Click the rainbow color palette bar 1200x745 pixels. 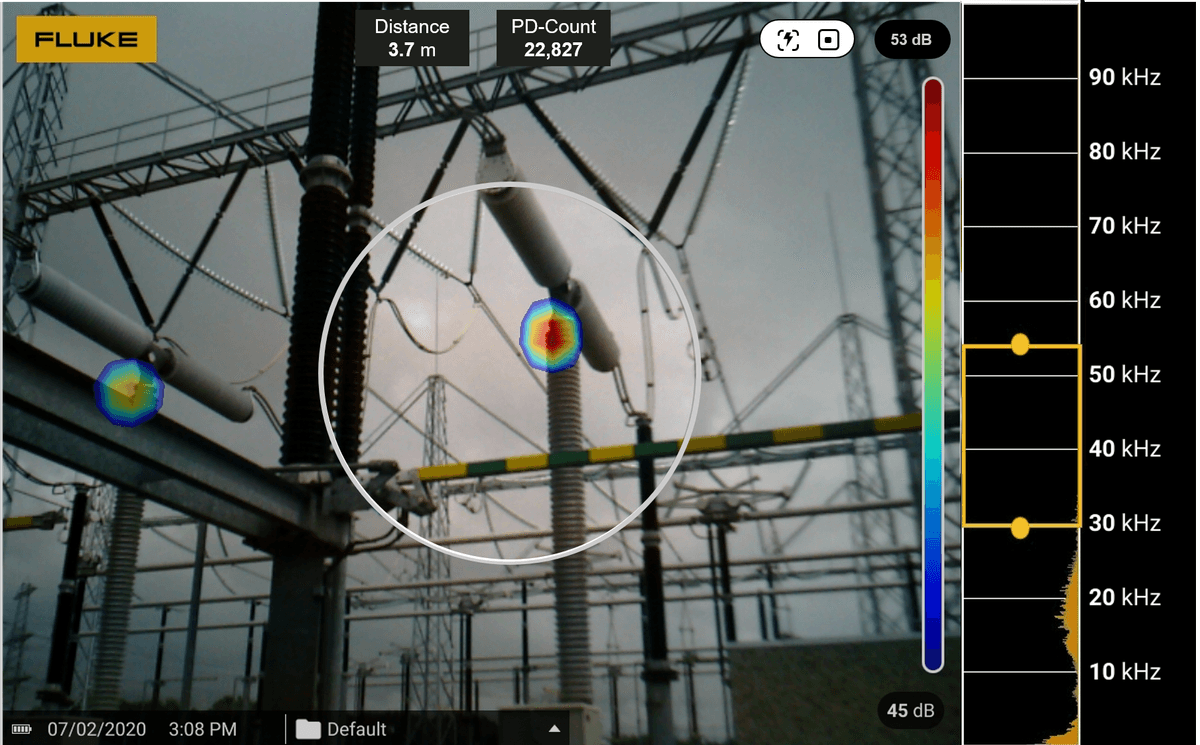tap(932, 375)
